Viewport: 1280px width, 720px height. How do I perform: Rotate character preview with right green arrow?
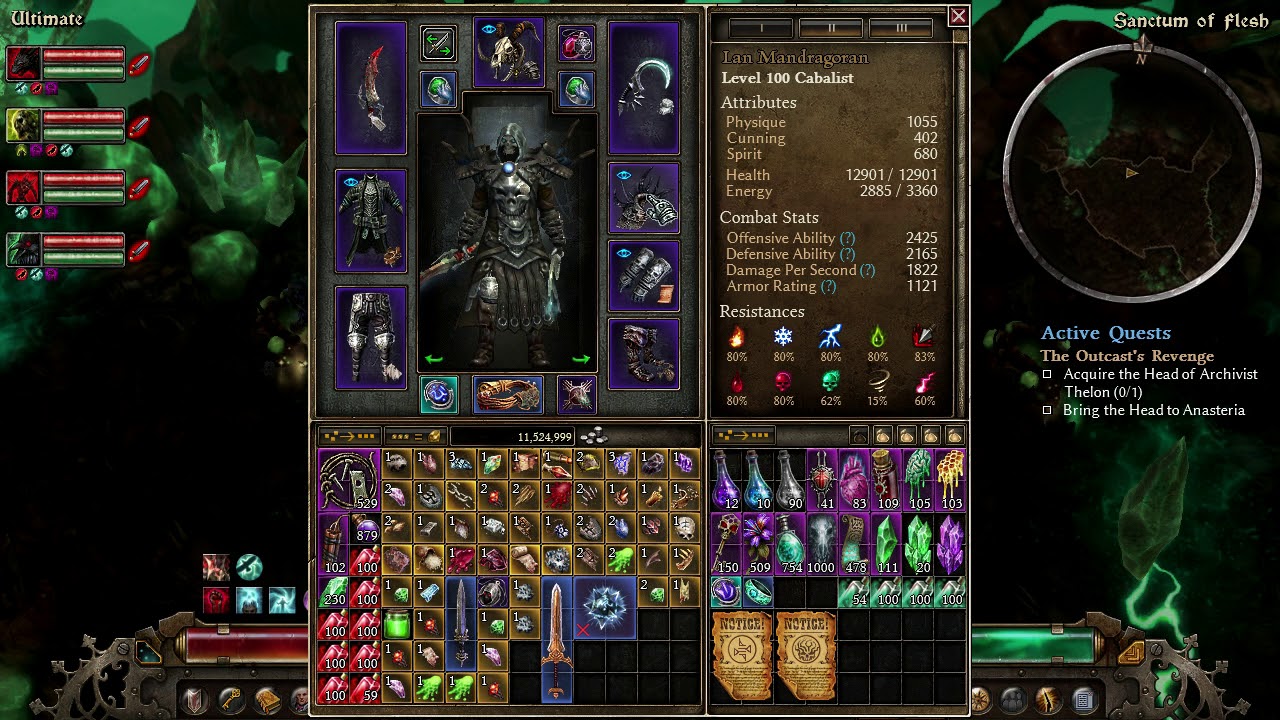pos(581,359)
